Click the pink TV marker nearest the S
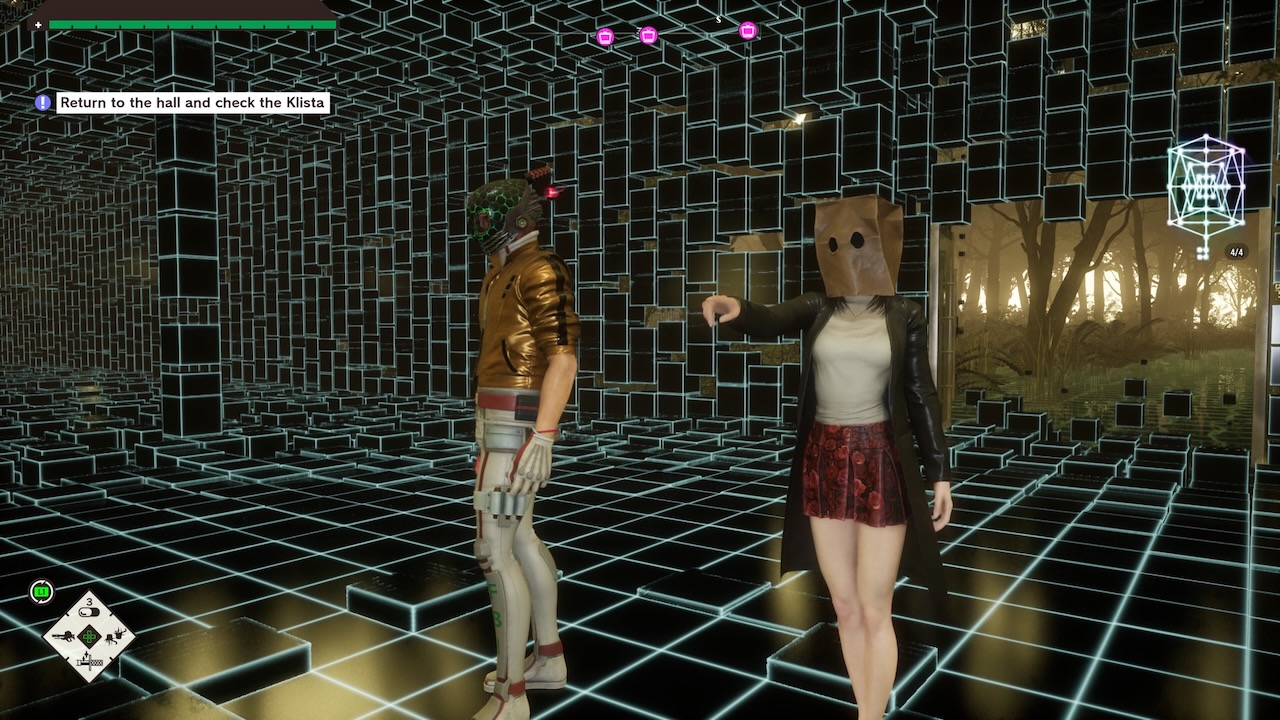 coord(747,31)
